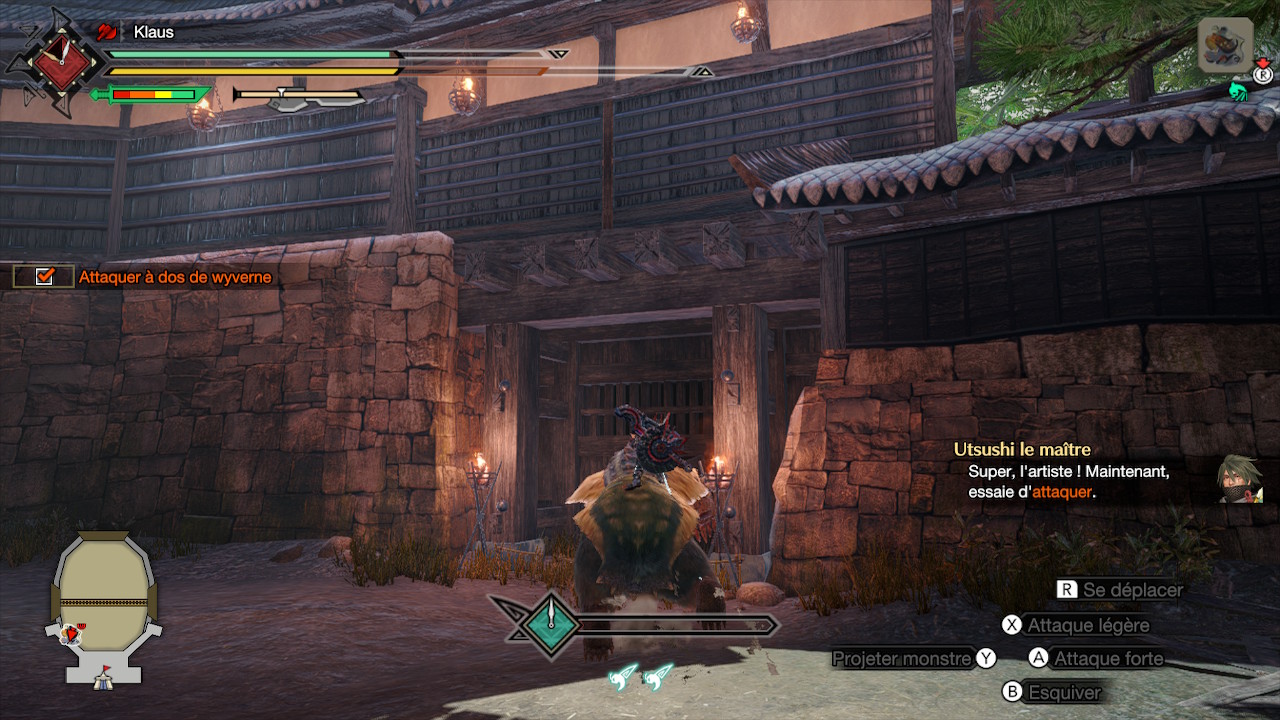Click Utsushi le maître's dialogue portrait
This screenshot has width=1280, height=720.
1239,479
